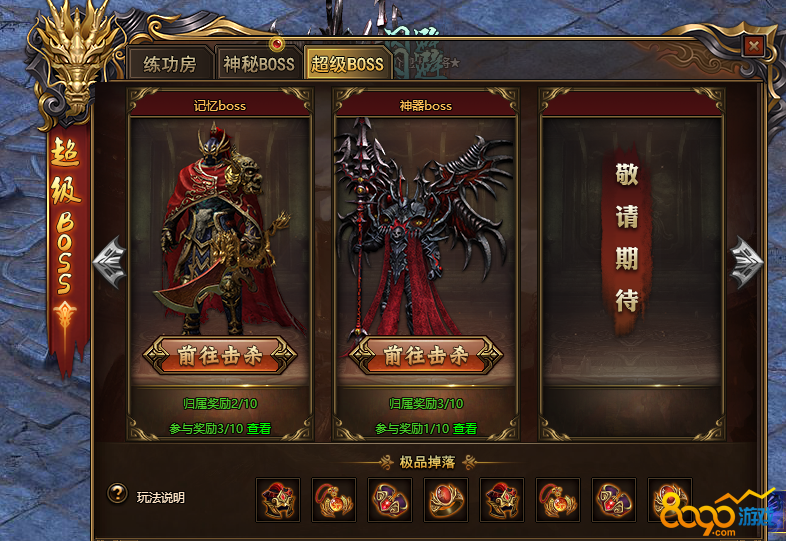Go kill the 记忆boss via 前往击杀
This screenshot has height=541, width=786.
point(220,356)
